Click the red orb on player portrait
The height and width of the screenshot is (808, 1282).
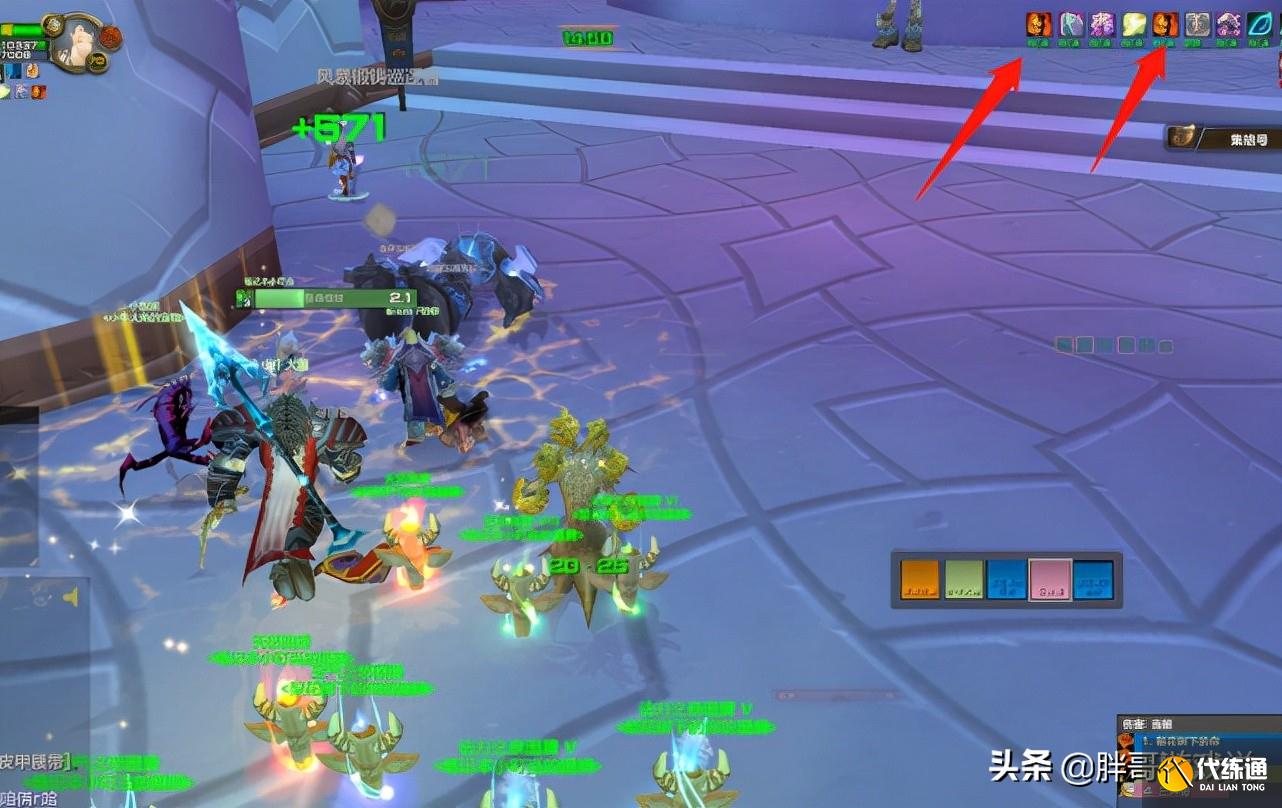coord(110,37)
